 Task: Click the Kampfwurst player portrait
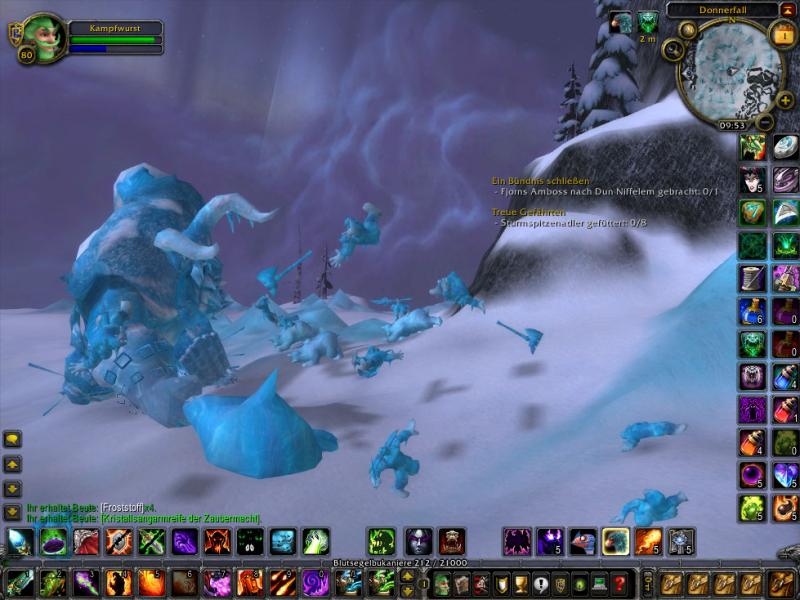pos(43,37)
